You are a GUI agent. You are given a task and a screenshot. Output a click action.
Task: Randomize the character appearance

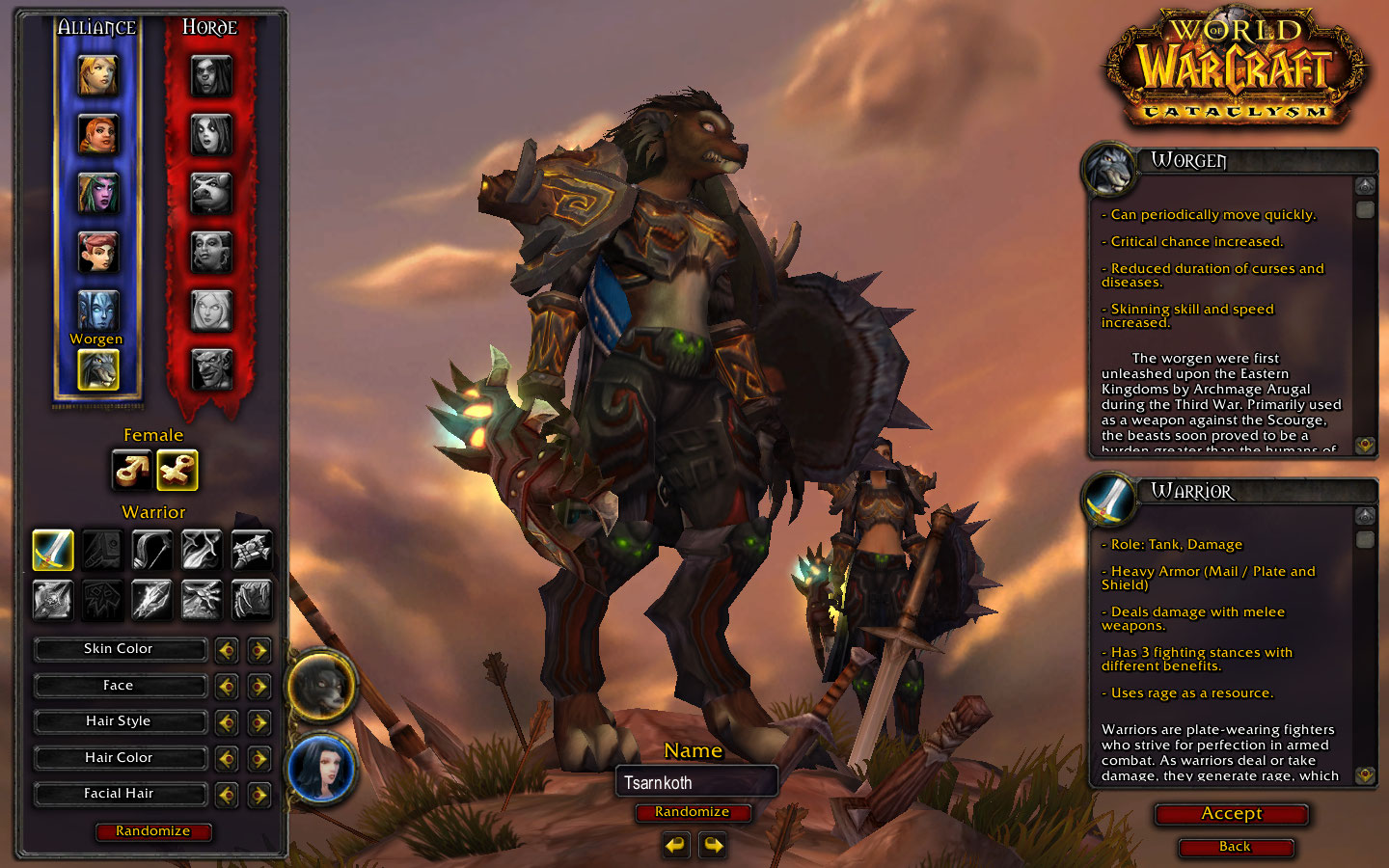pyautogui.click(x=153, y=831)
